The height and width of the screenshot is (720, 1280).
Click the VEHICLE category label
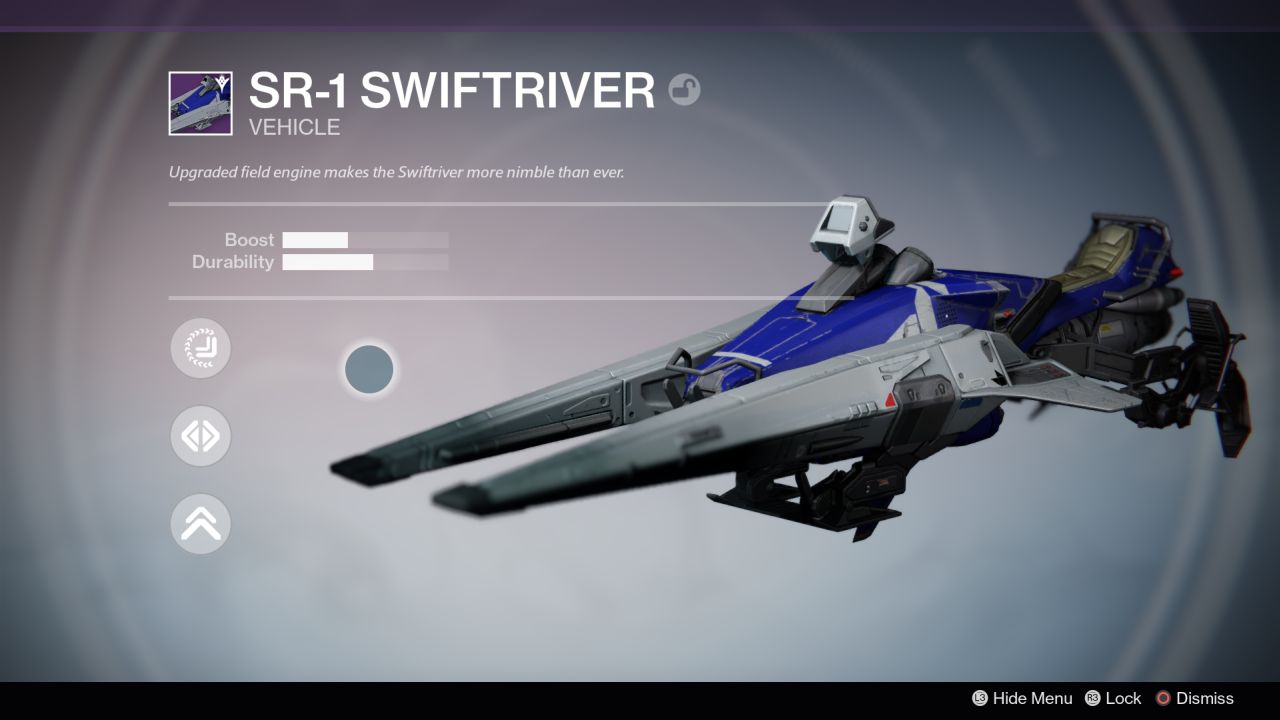(295, 127)
